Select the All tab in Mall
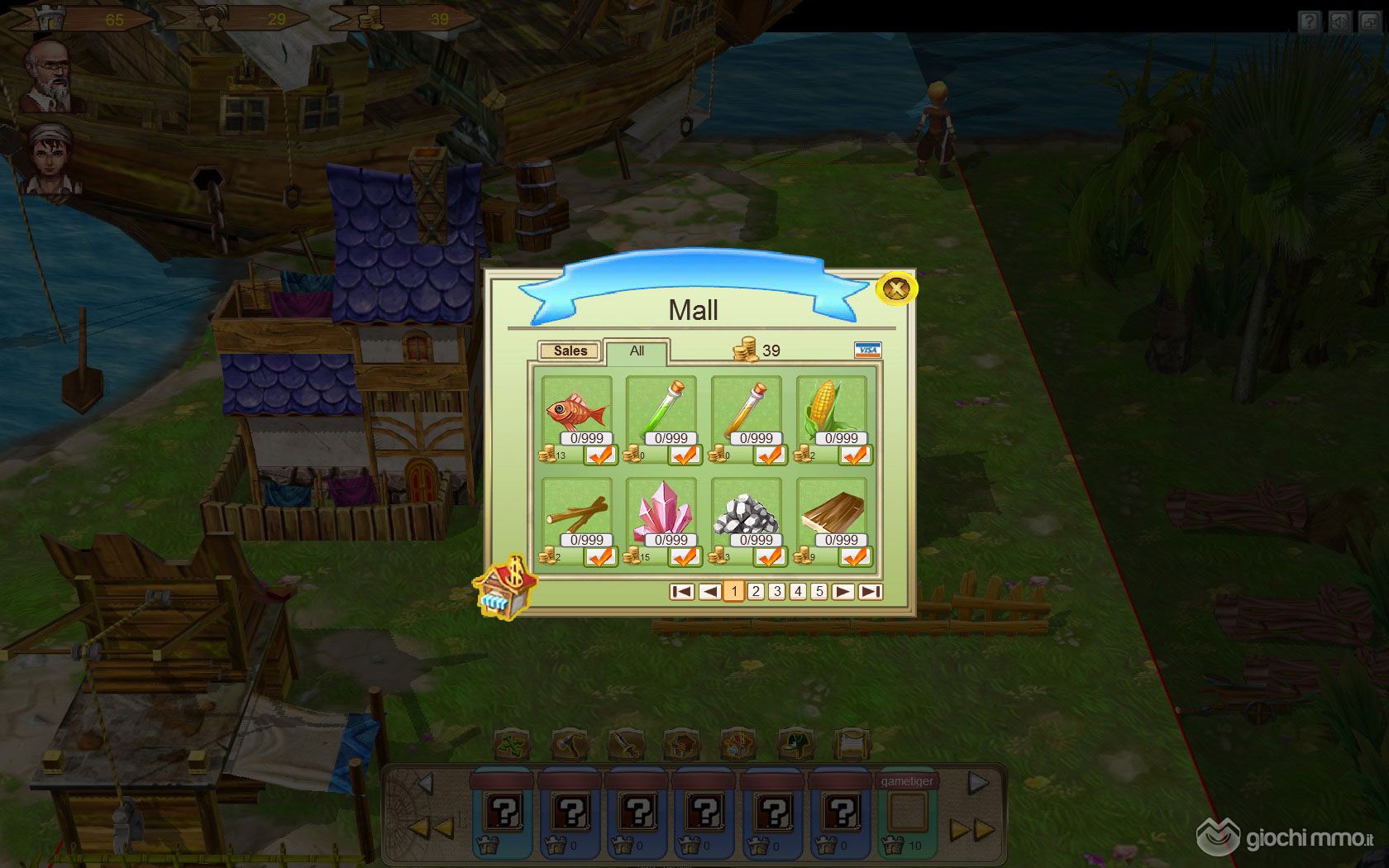1389x868 pixels. click(x=637, y=351)
